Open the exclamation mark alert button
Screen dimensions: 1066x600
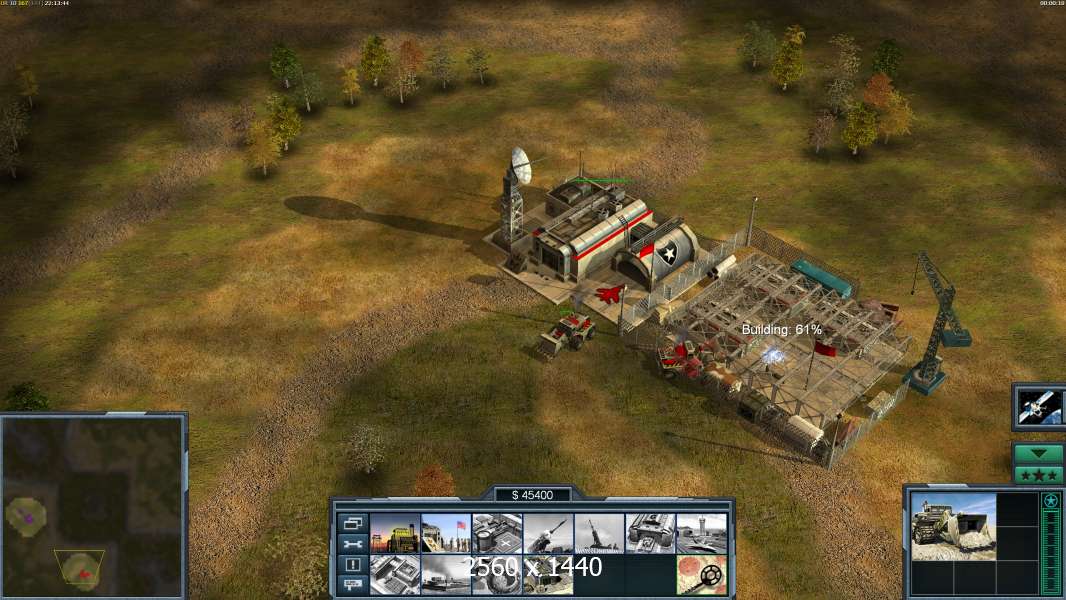point(351,564)
